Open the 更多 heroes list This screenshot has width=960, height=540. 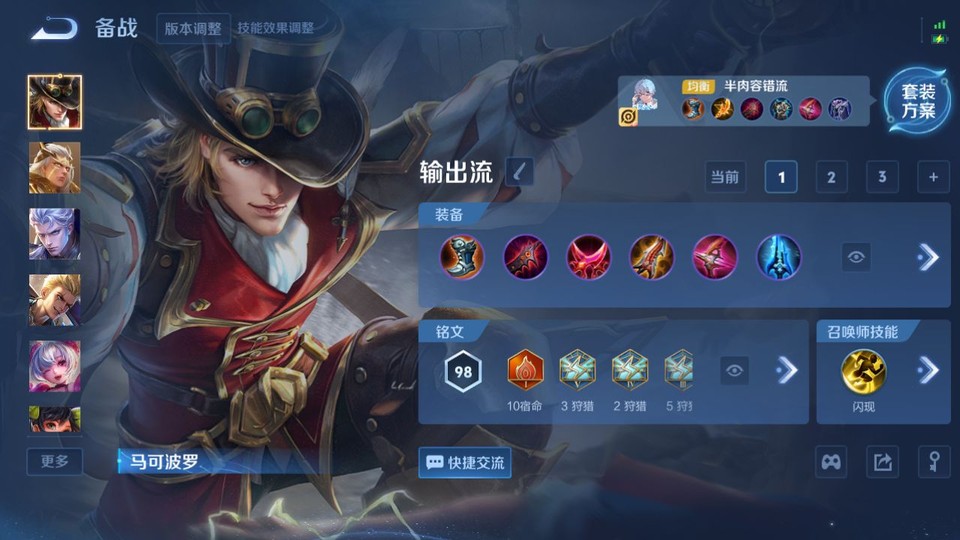point(55,461)
